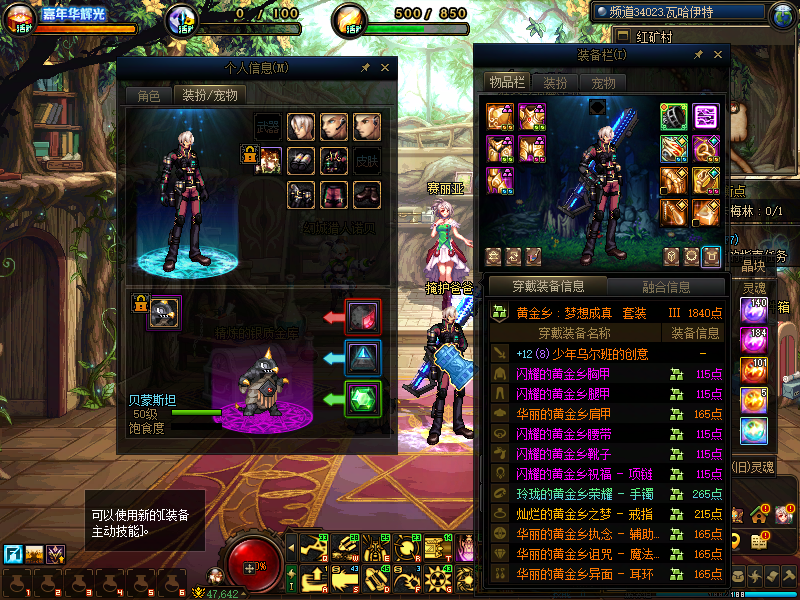The width and height of the screenshot is (800, 600).
Task: Switch to the 角色 tab
Action: click(x=148, y=96)
